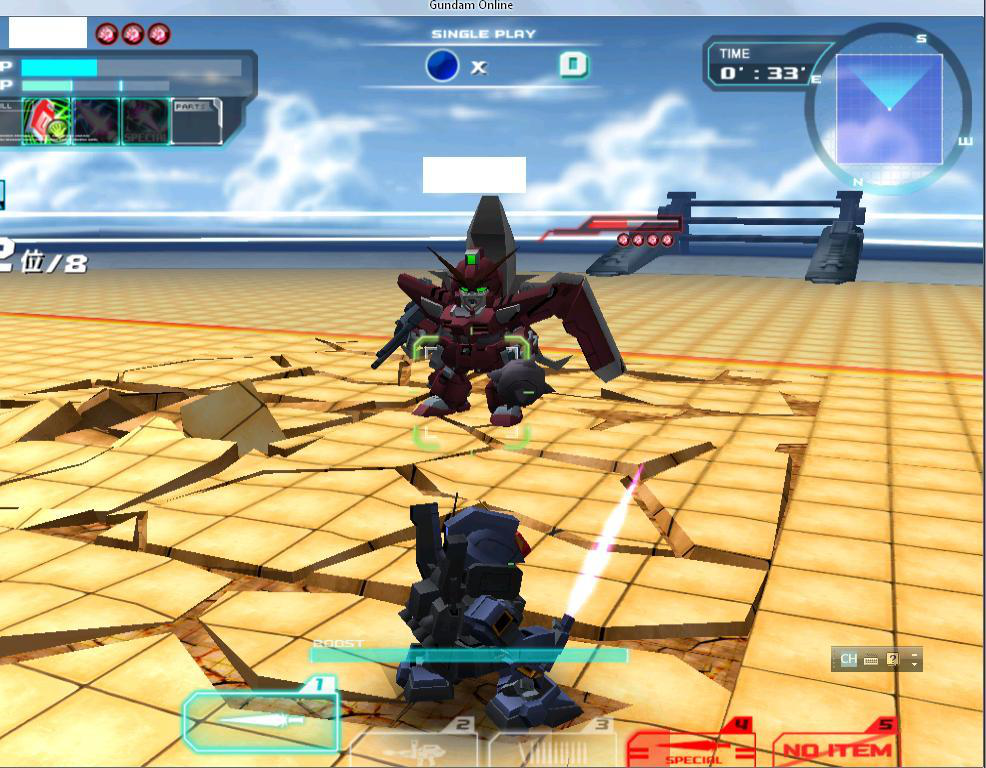Activate the red shield skill icon
The height and width of the screenshot is (768, 986).
coord(46,121)
